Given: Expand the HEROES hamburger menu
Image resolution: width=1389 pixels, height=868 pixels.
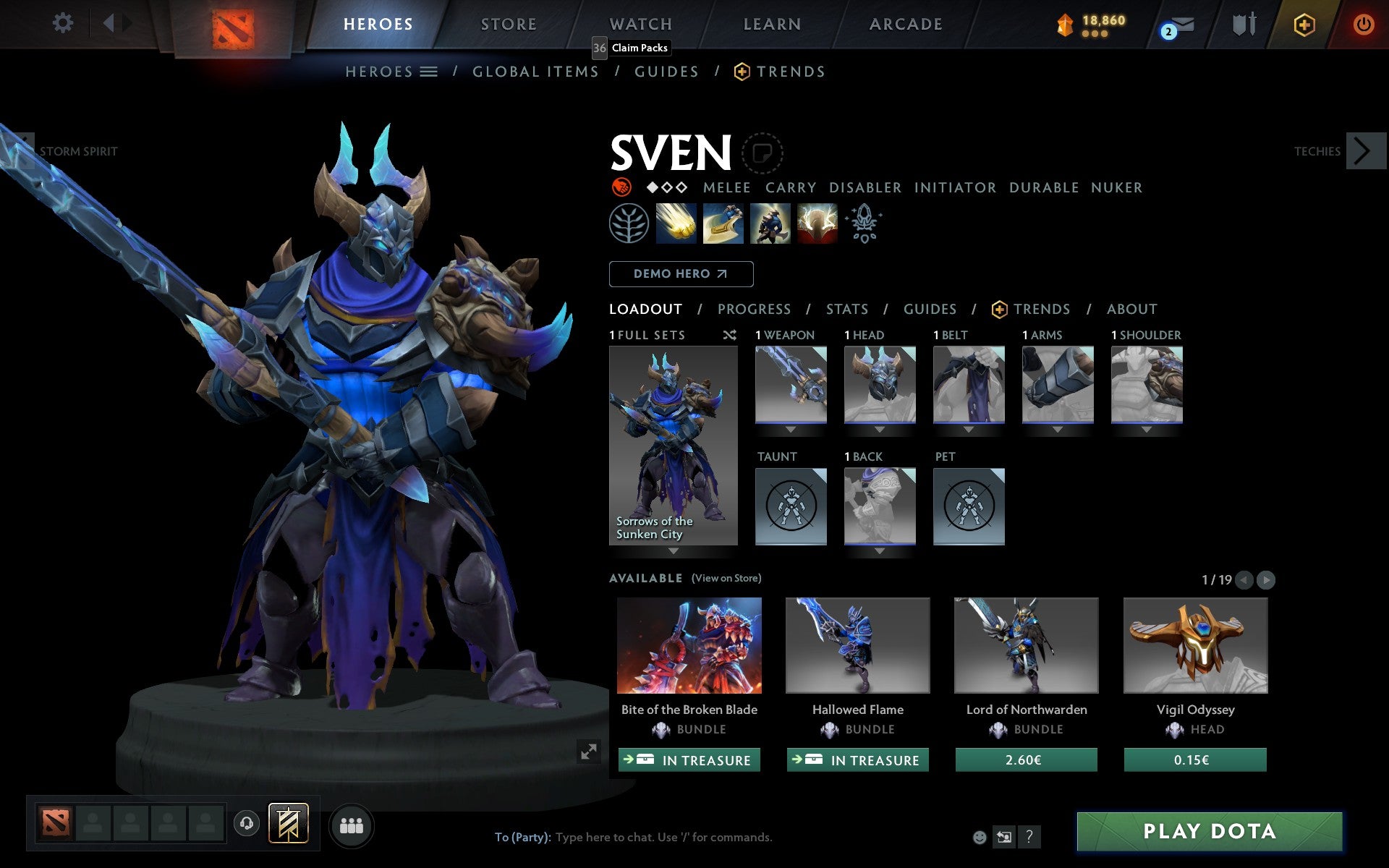Looking at the screenshot, I should pyautogui.click(x=428, y=72).
